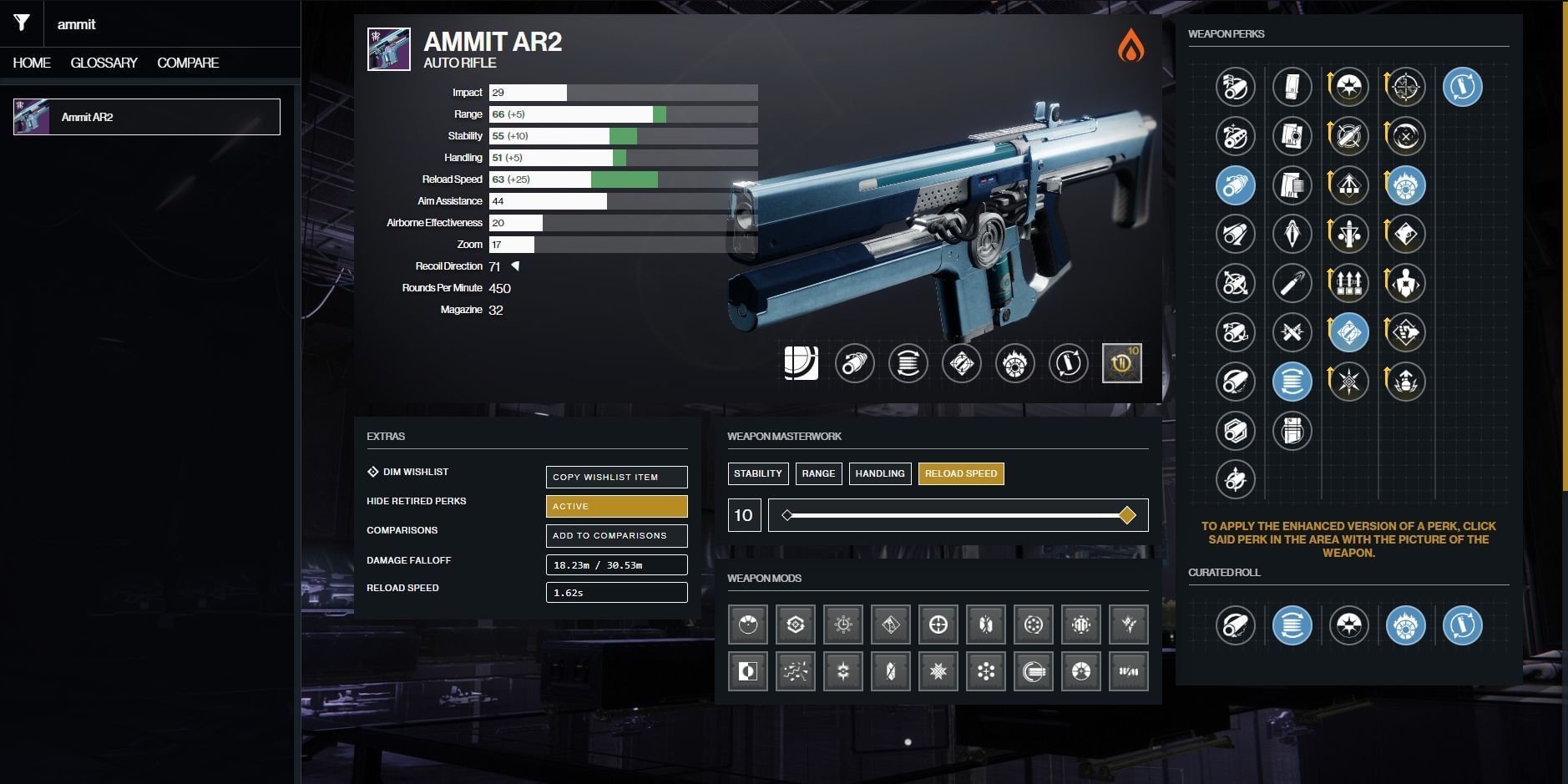Expand the Ammit AR2 entry in sidebar
The image size is (1568, 784).
point(146,117)
